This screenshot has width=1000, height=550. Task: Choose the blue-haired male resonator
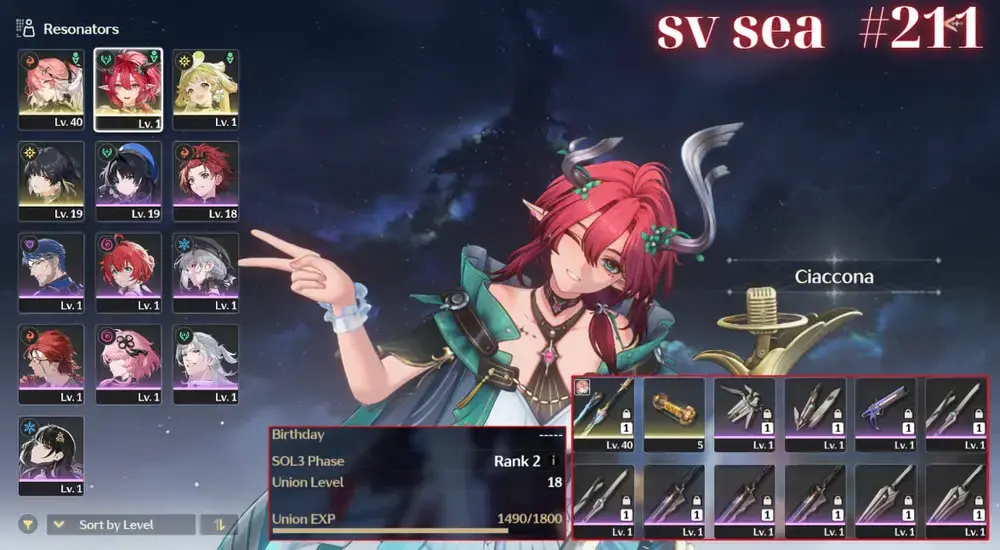pyautogui.click(x=51, y=273)
